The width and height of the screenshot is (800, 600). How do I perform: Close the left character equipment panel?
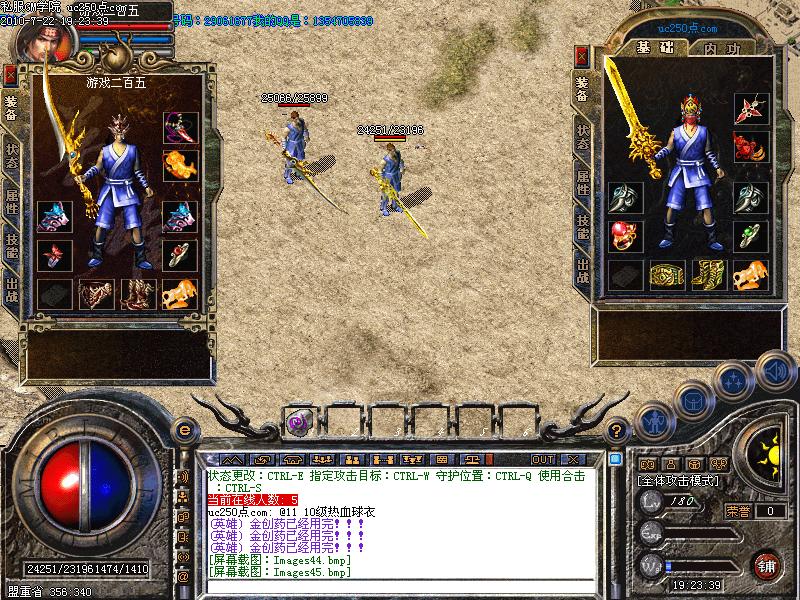coord(10,74)
